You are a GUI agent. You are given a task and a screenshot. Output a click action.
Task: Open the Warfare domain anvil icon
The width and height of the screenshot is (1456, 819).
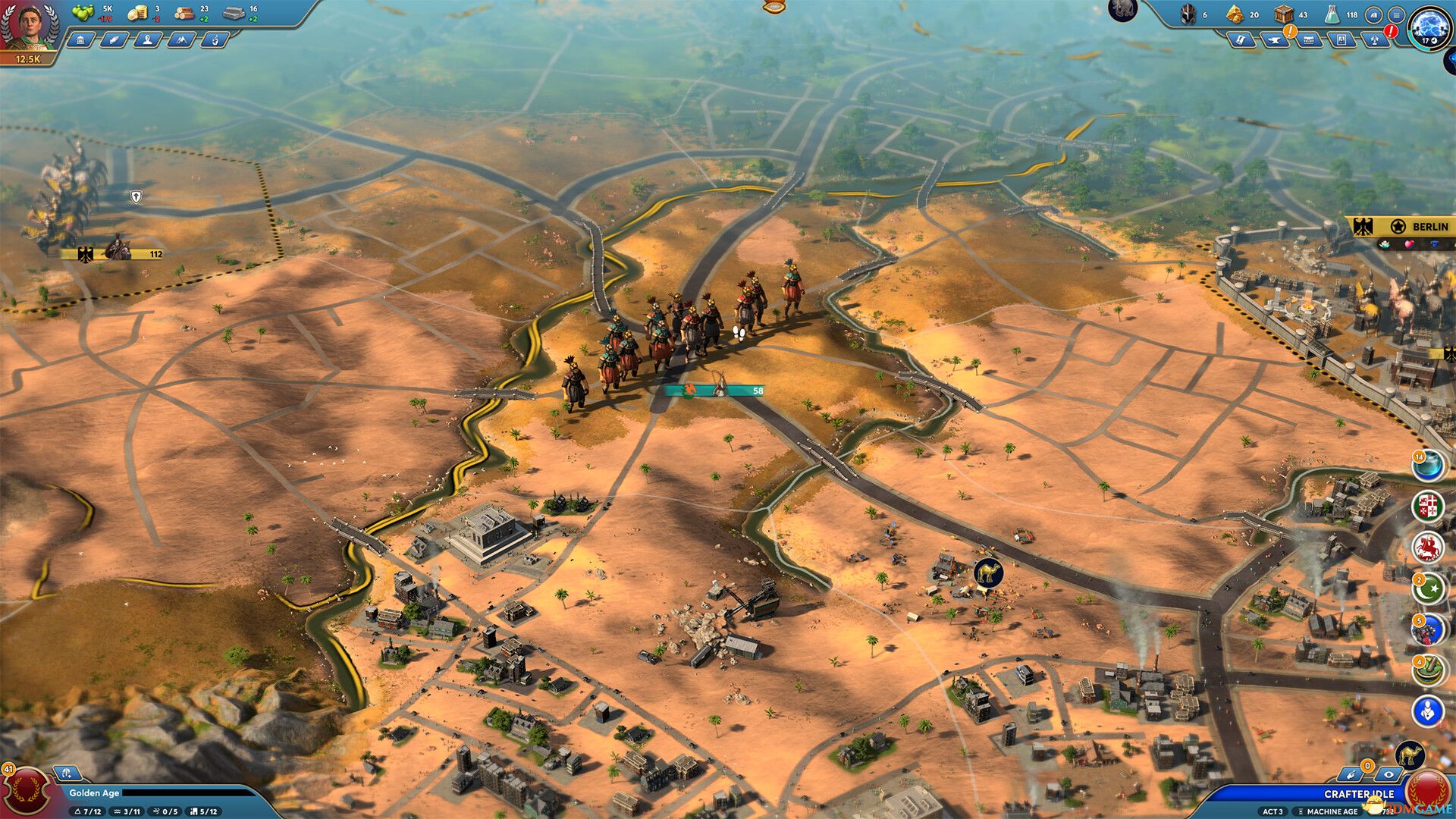click(1276, 39)
